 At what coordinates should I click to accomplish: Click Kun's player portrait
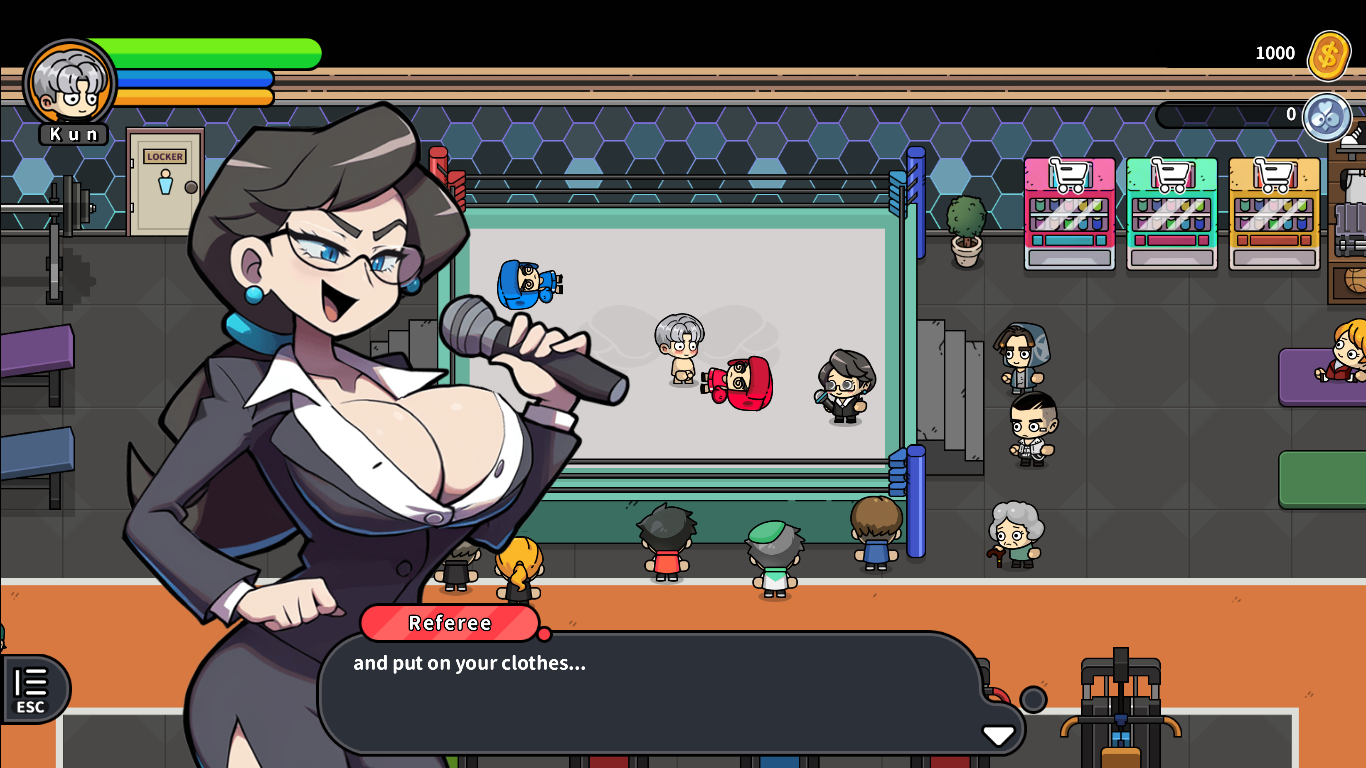[x=70, y=84]
